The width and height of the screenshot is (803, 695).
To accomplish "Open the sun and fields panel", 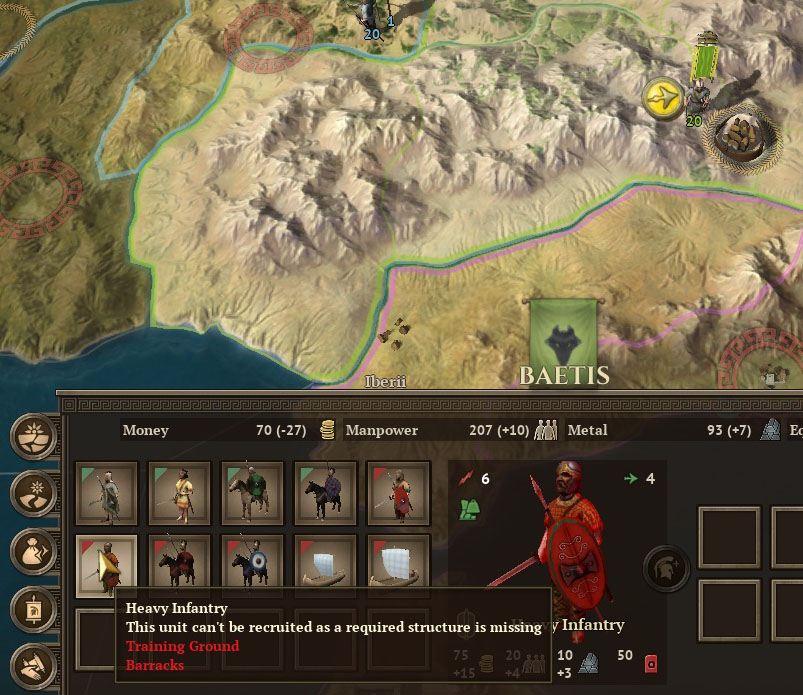I will coord(33,437).
